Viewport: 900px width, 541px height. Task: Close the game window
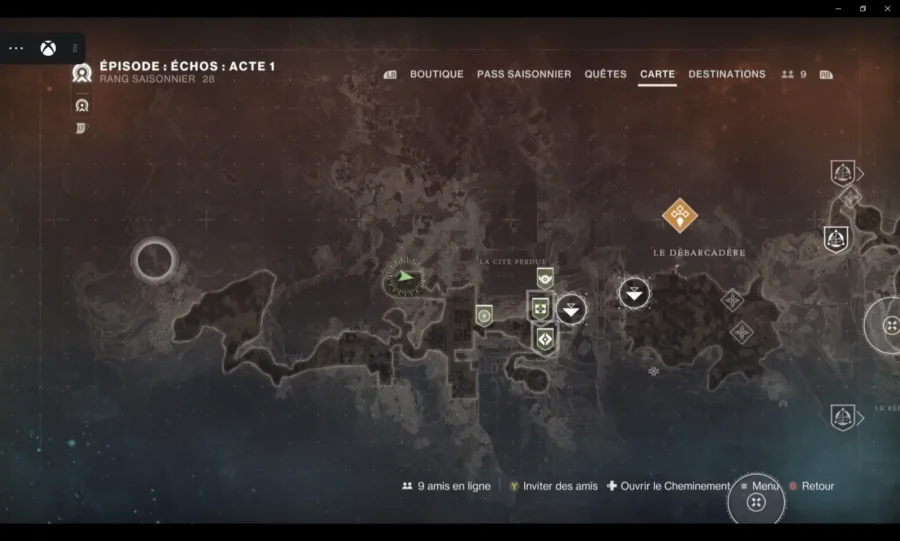pos(887,8)
